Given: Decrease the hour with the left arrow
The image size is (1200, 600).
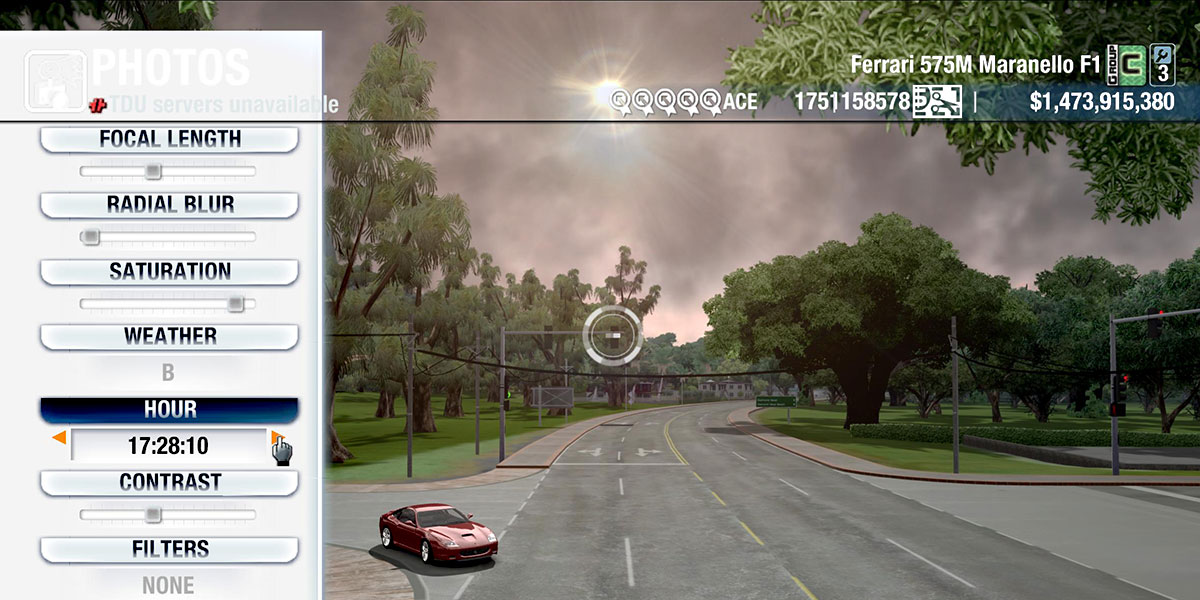Looking at the screenshot, I should 60,438.
